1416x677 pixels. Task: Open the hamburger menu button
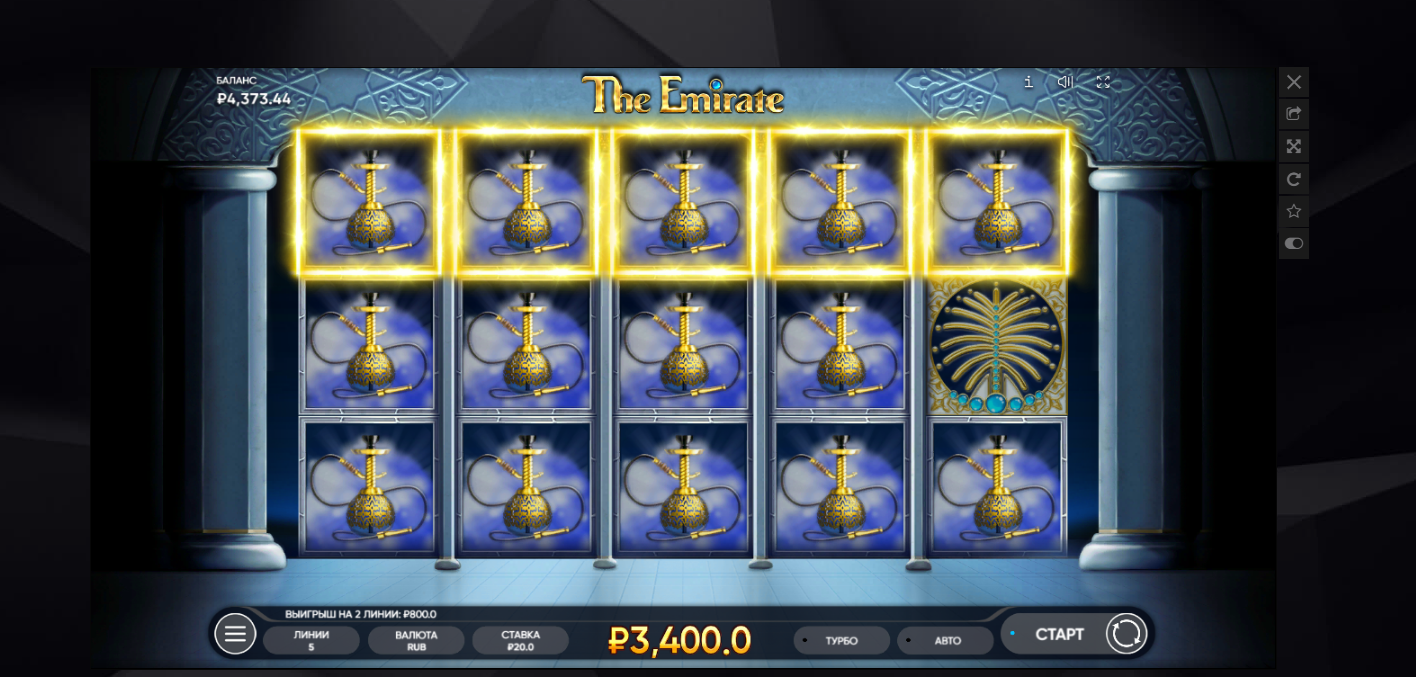(235, 634)
